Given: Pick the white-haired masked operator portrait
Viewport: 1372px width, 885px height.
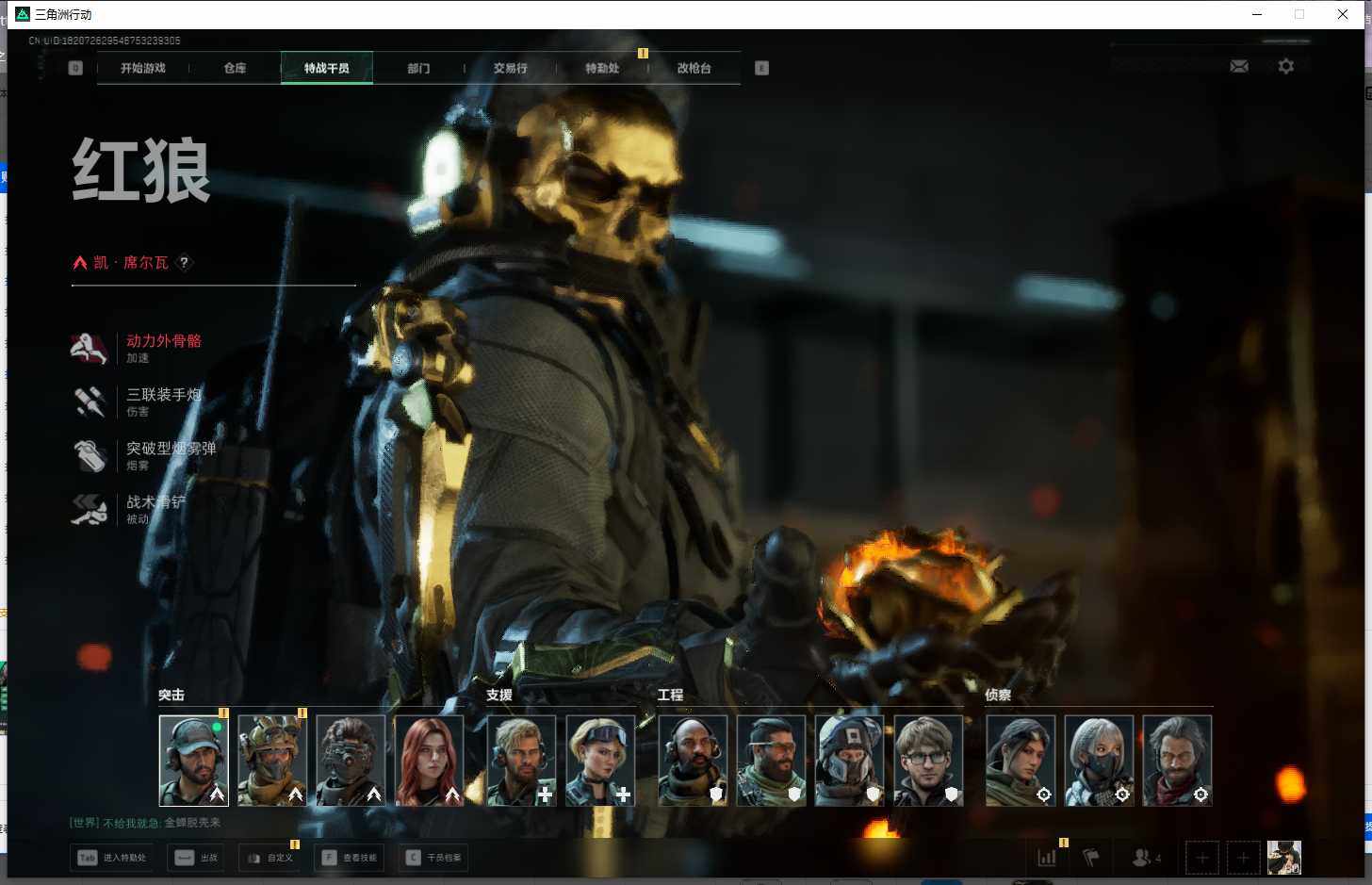Looking at the screenshot, I should pyautogui.click(x=1099, y=761).
